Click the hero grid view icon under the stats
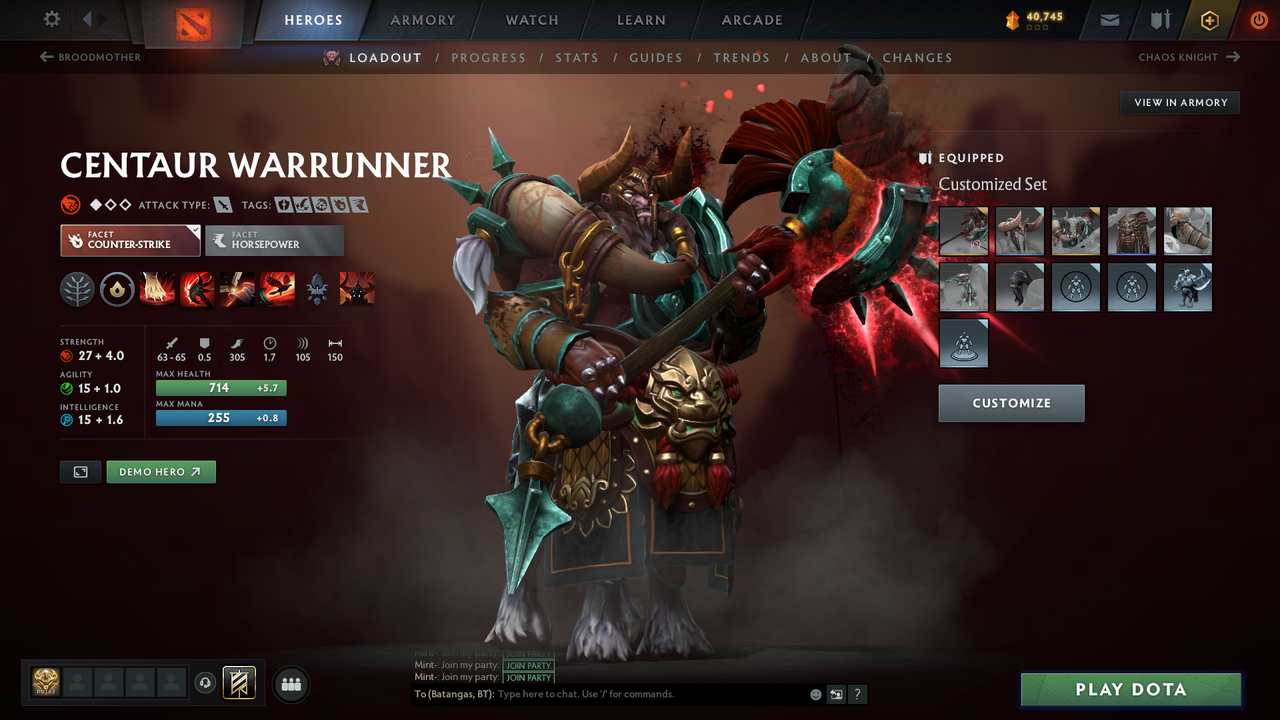The image size is (1280, 720). pyautogui.click(x=80, y=471)
